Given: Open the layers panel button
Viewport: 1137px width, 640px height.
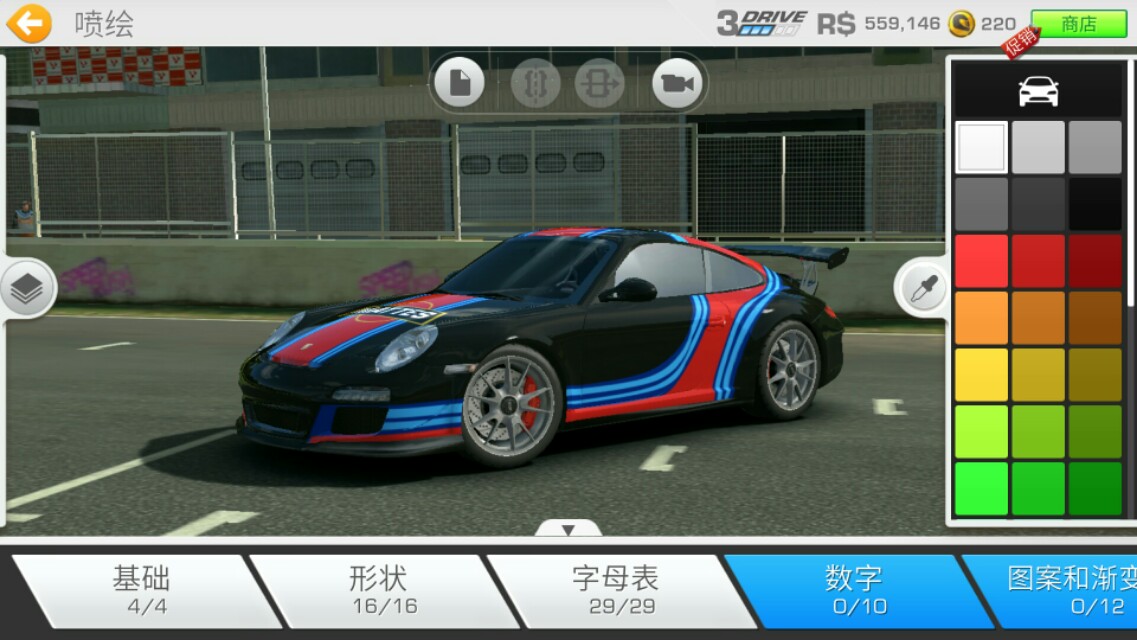Looking at the screenshot, I should coord(27,289).
